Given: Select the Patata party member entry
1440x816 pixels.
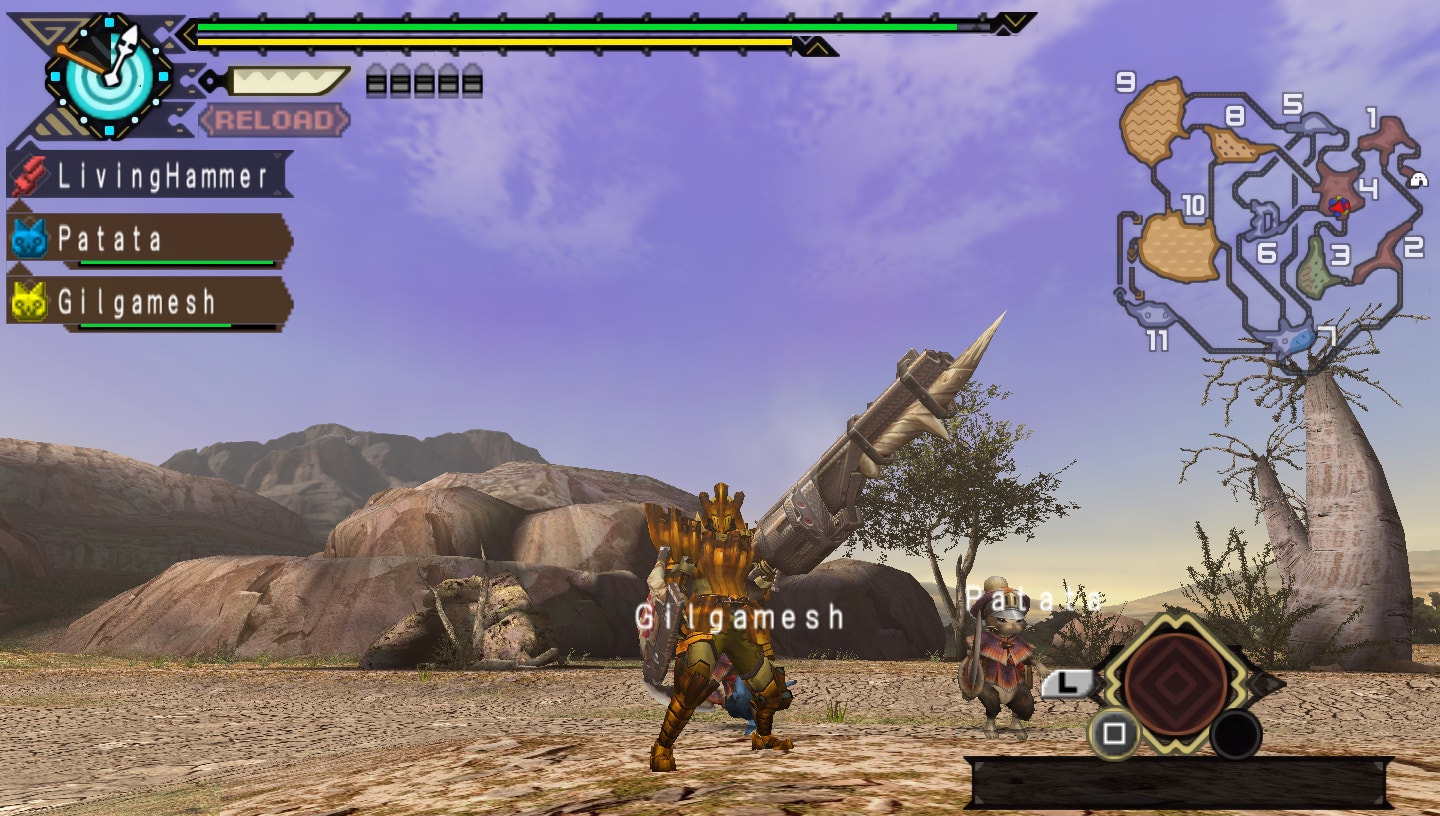Looking at the screenshot, I should click(x=130, y=238).
